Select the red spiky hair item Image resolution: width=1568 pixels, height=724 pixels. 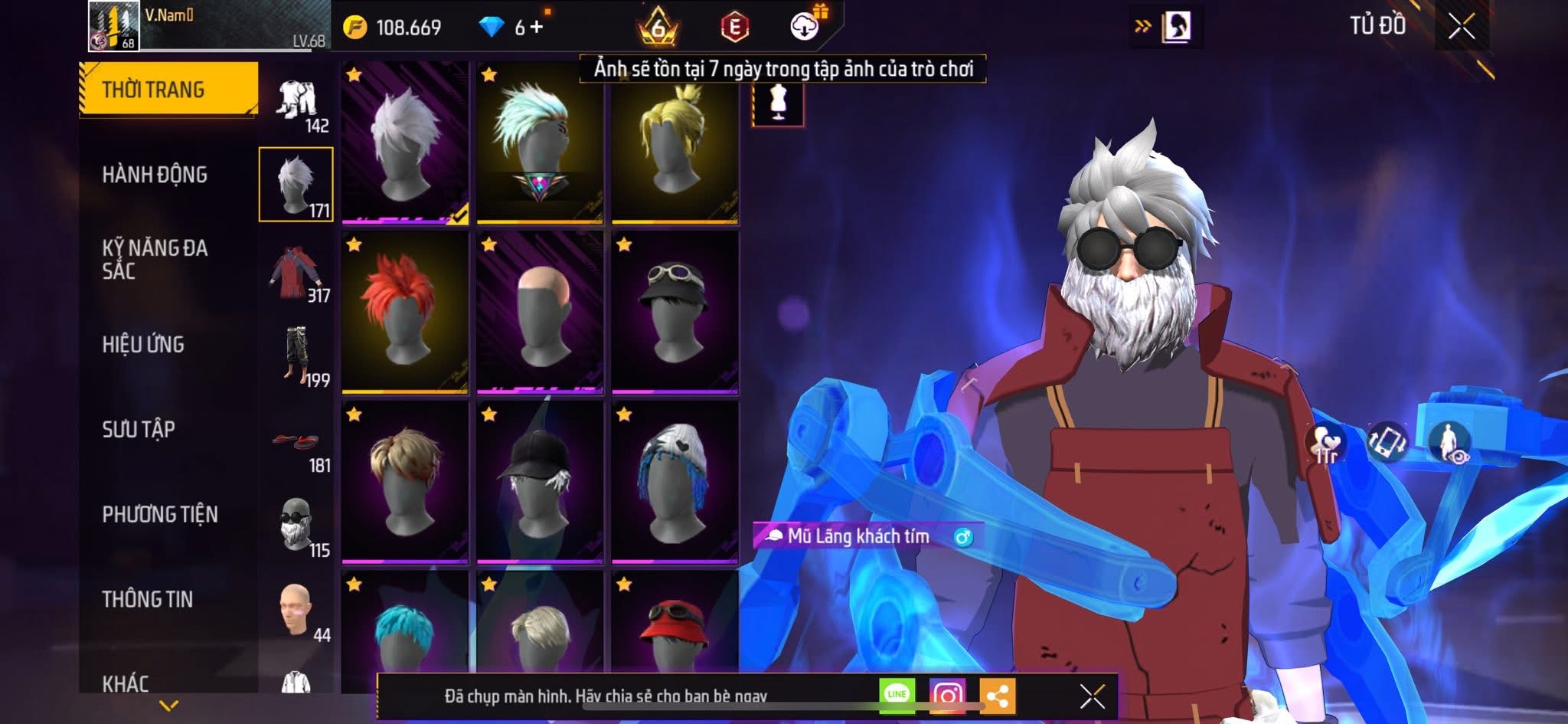(405, 312)
